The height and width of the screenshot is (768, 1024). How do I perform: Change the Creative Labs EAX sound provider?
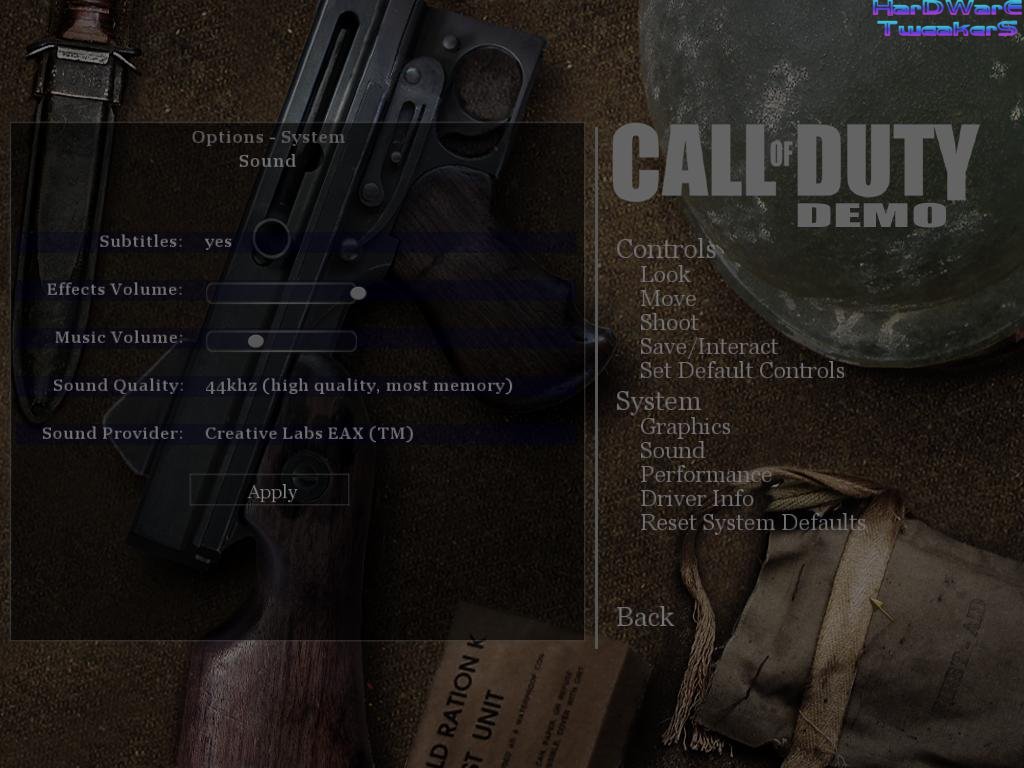308,434
